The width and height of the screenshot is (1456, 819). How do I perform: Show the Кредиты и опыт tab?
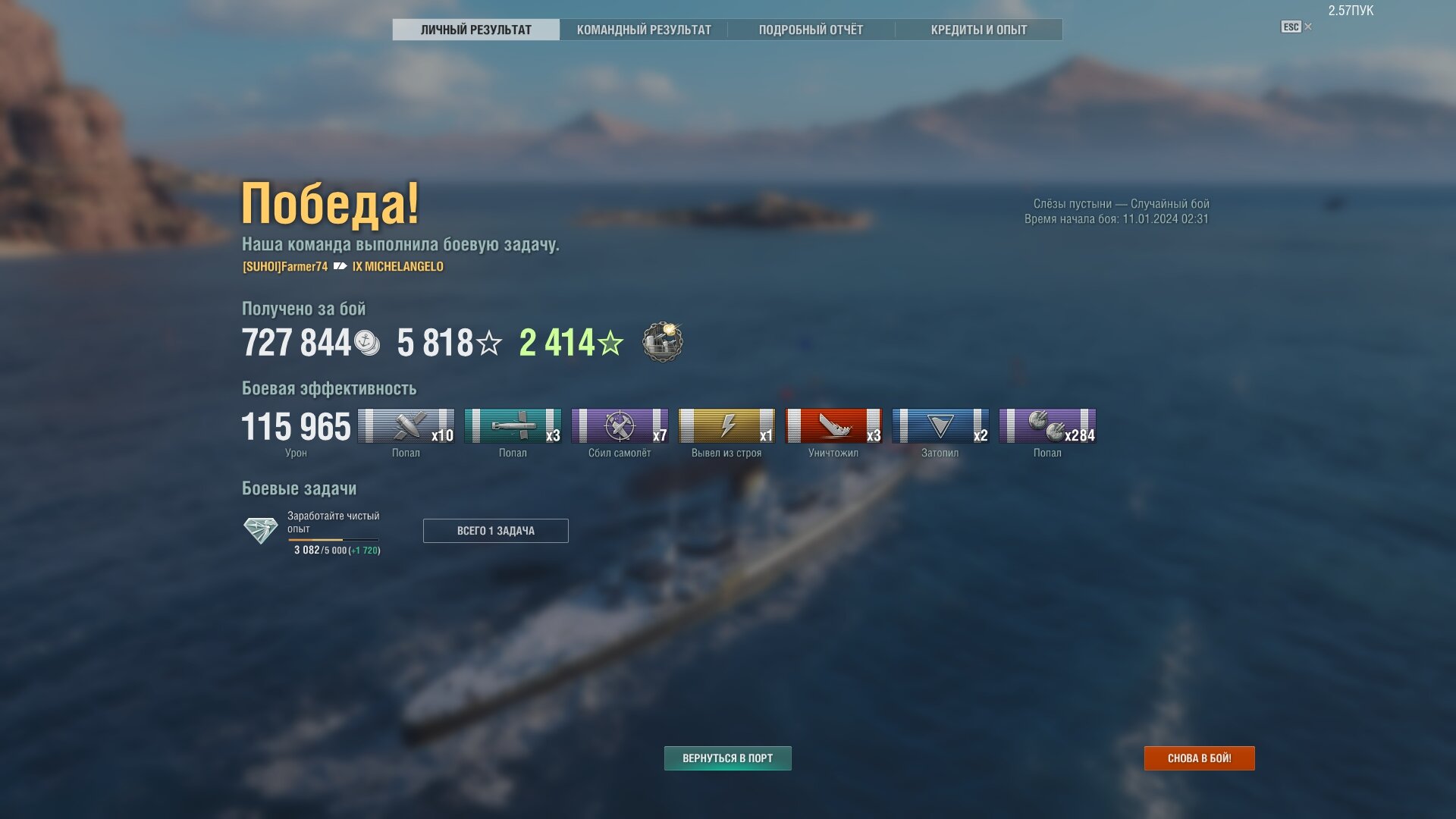click(x=978, y=30)
